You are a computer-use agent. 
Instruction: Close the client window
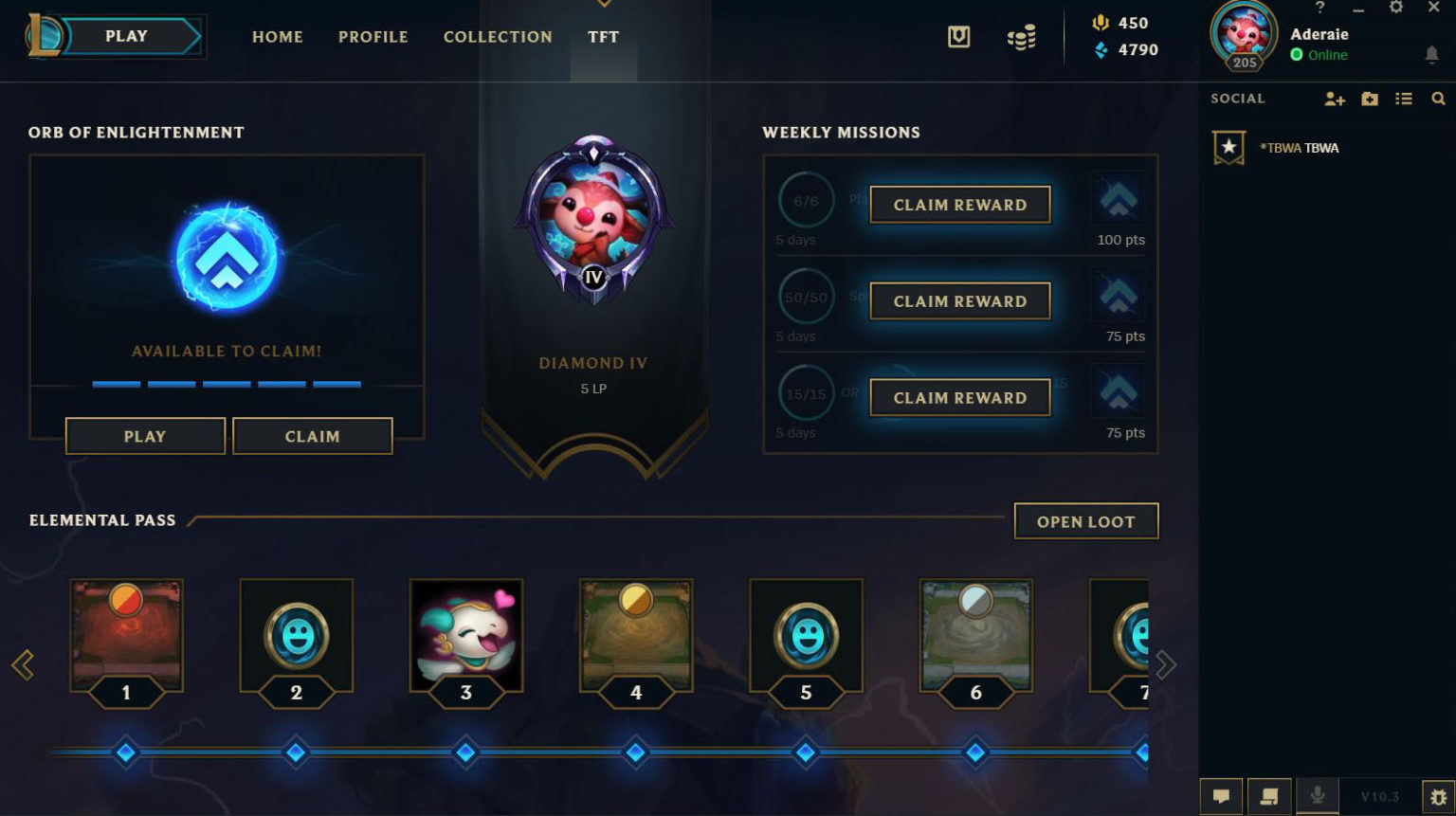[1433, 8]
